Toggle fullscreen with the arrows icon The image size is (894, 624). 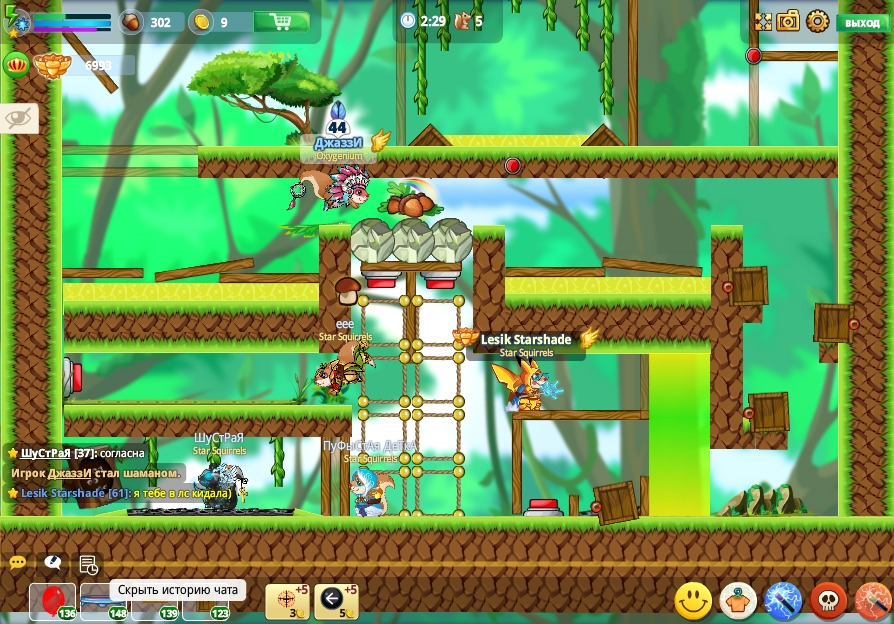tap(763, 21)
